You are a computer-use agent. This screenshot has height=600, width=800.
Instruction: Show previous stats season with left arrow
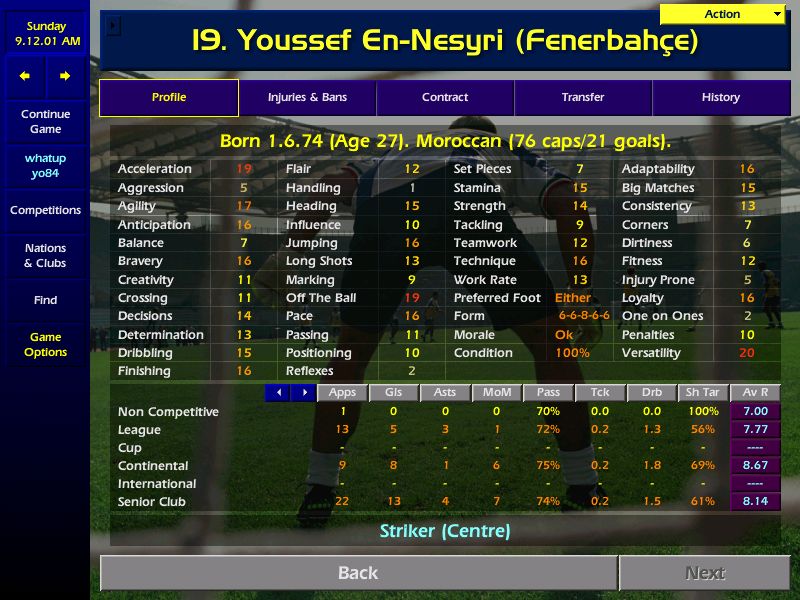[277, 393]
